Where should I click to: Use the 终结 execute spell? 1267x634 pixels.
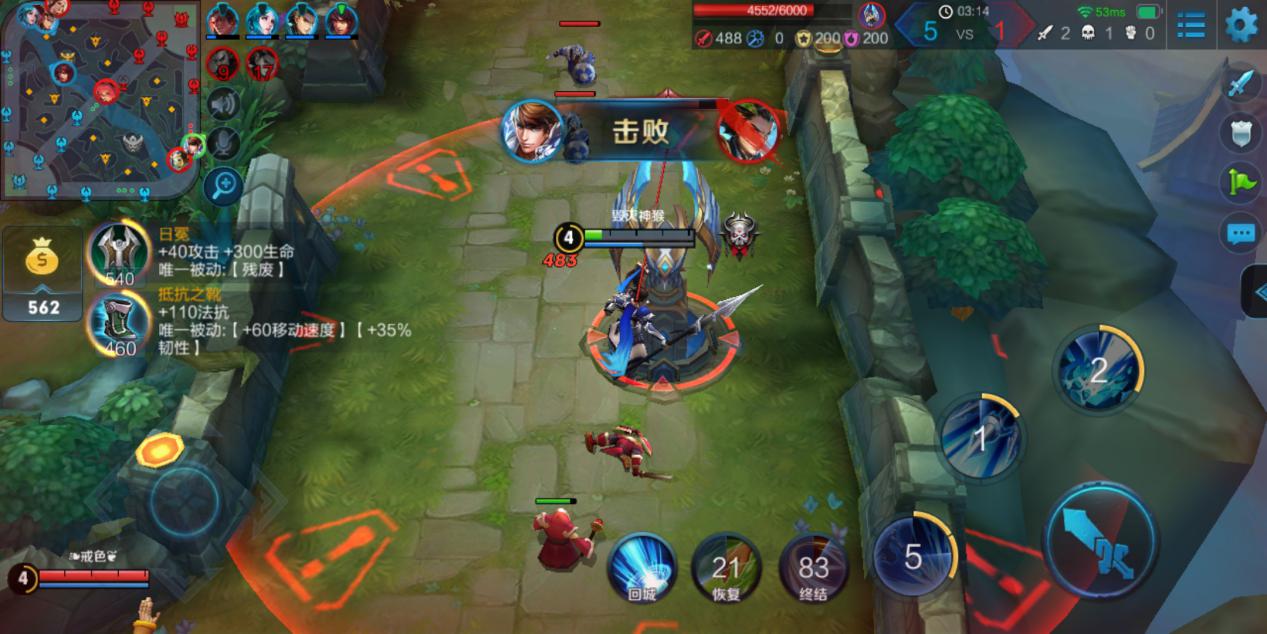pos(813,568)
